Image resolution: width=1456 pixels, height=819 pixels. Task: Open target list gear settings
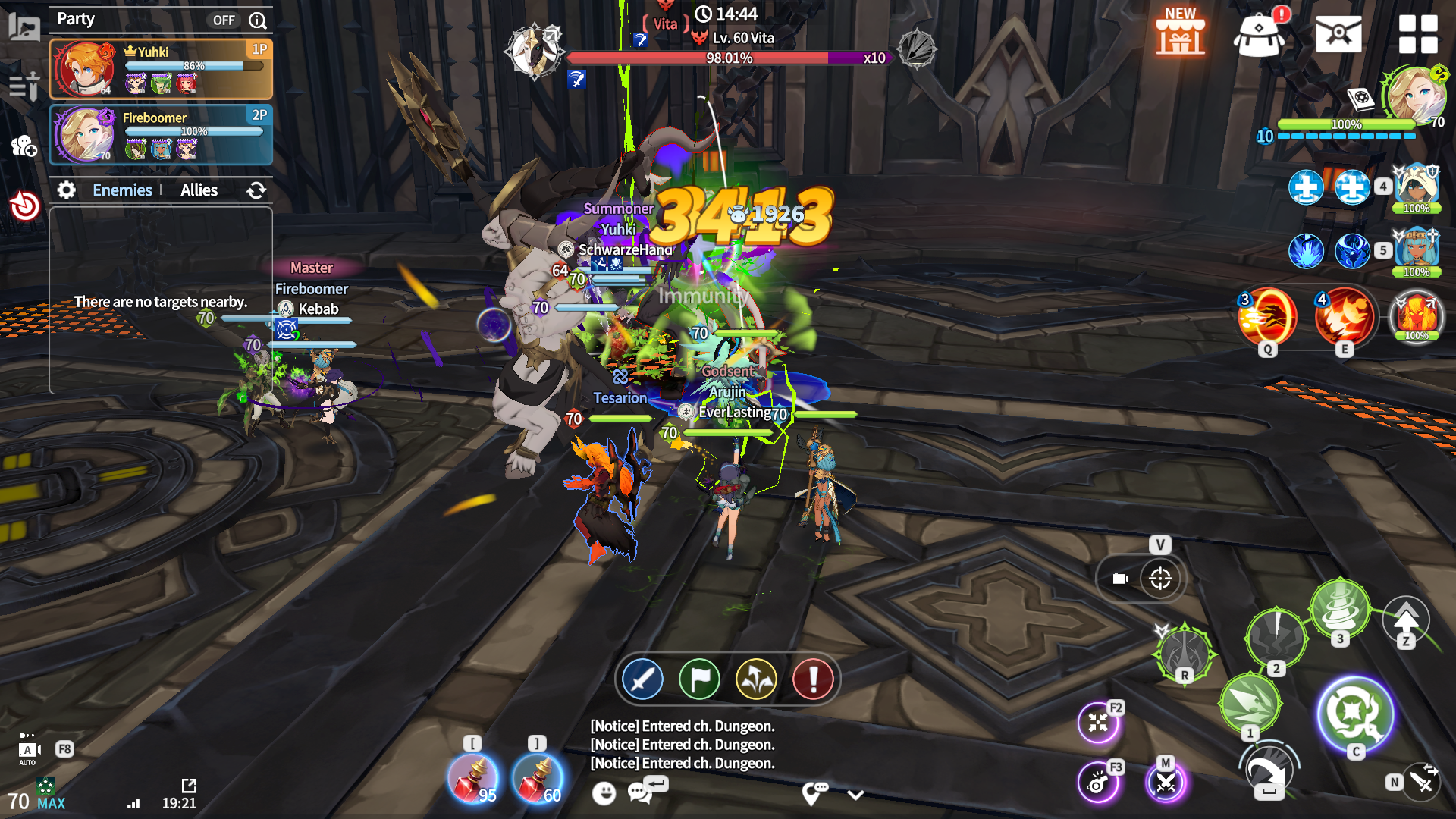(67, 190)
